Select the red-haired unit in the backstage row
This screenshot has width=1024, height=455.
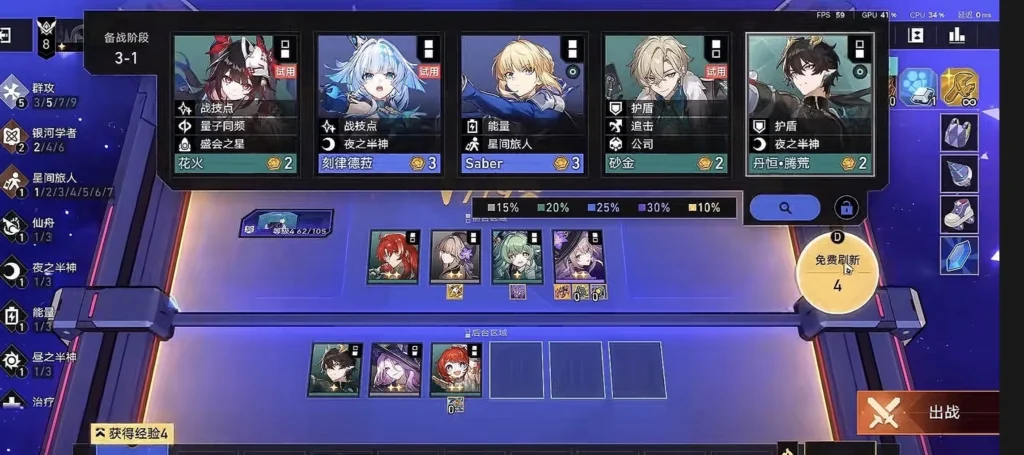tap(455, 369)
